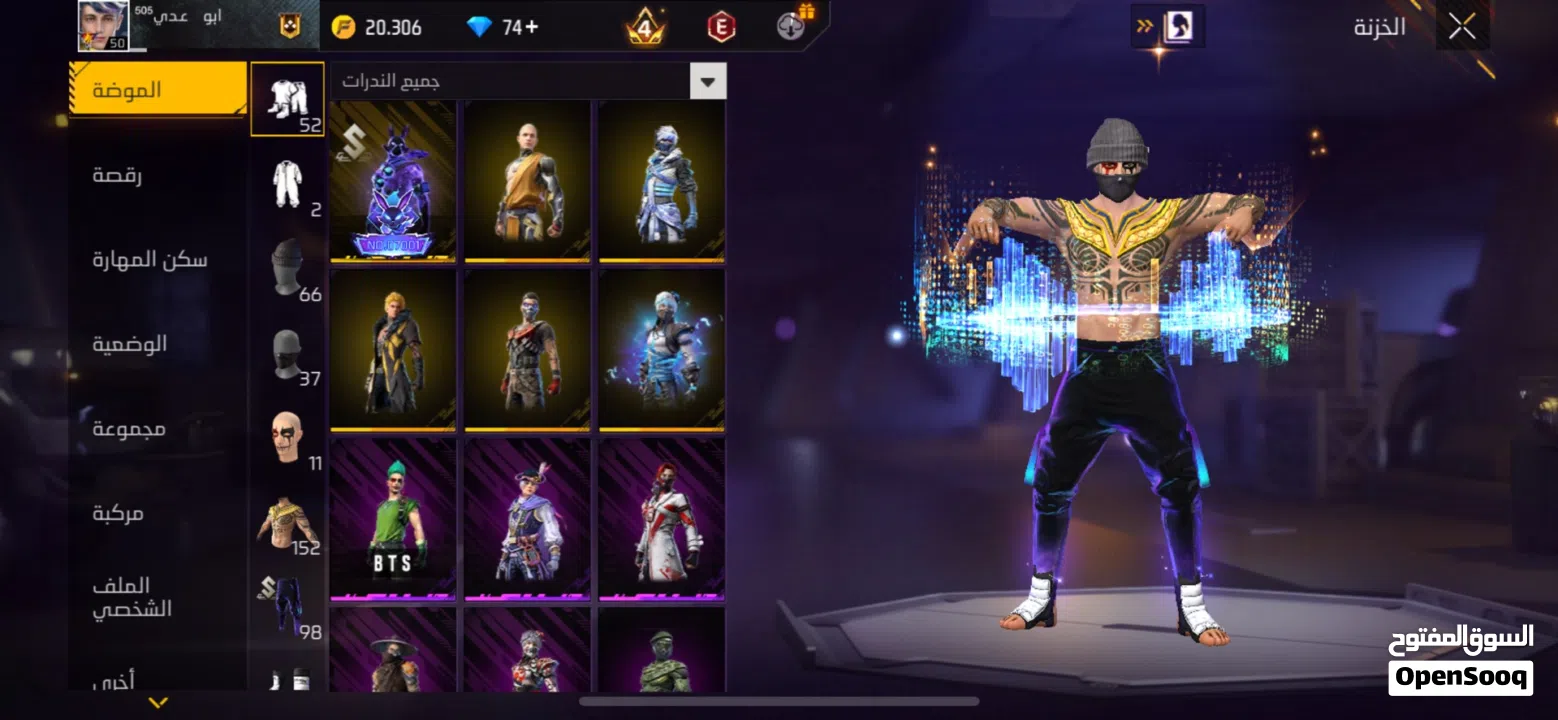This screenshot has height=720, width=1558.
Task: Open the rarity filter dropdown
Action: (x=708, y=82)
